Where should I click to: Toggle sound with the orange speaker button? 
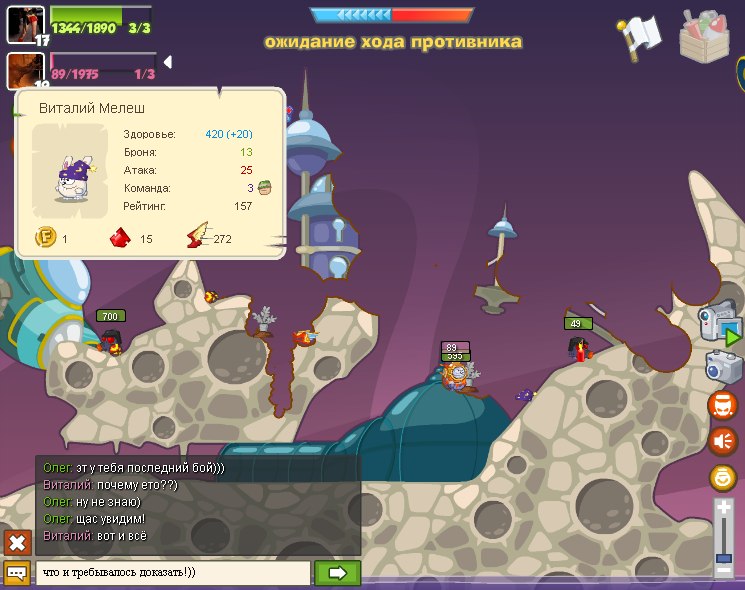coord(722,440)
